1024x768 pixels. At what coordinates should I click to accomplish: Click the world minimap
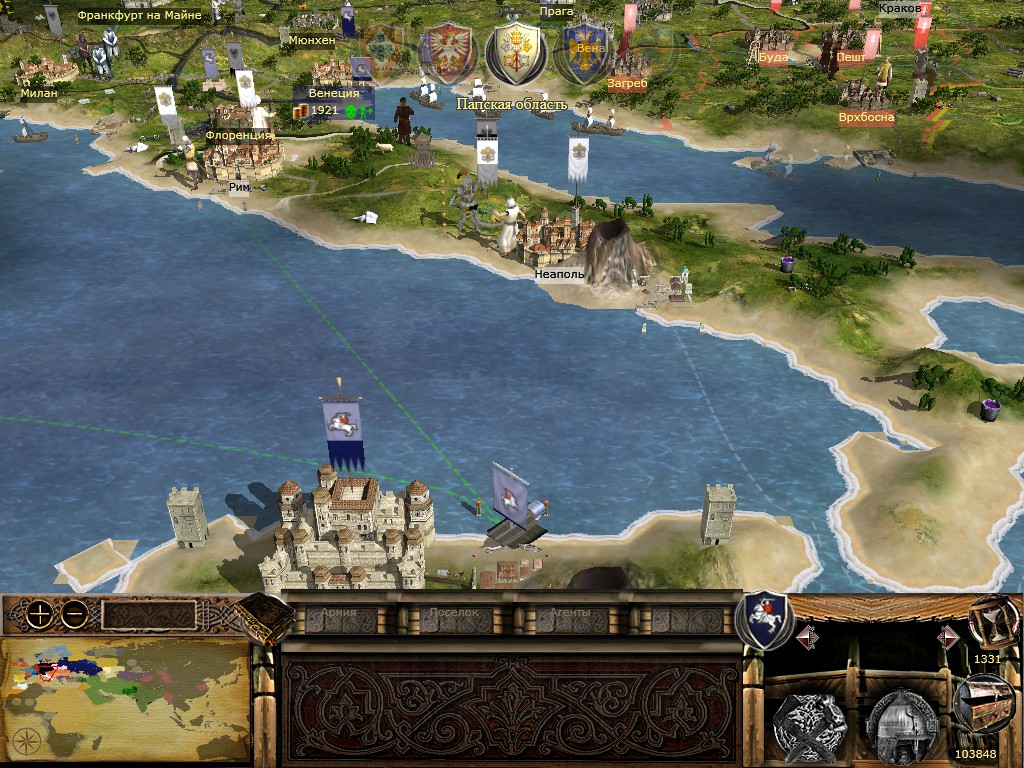(124, 699)
